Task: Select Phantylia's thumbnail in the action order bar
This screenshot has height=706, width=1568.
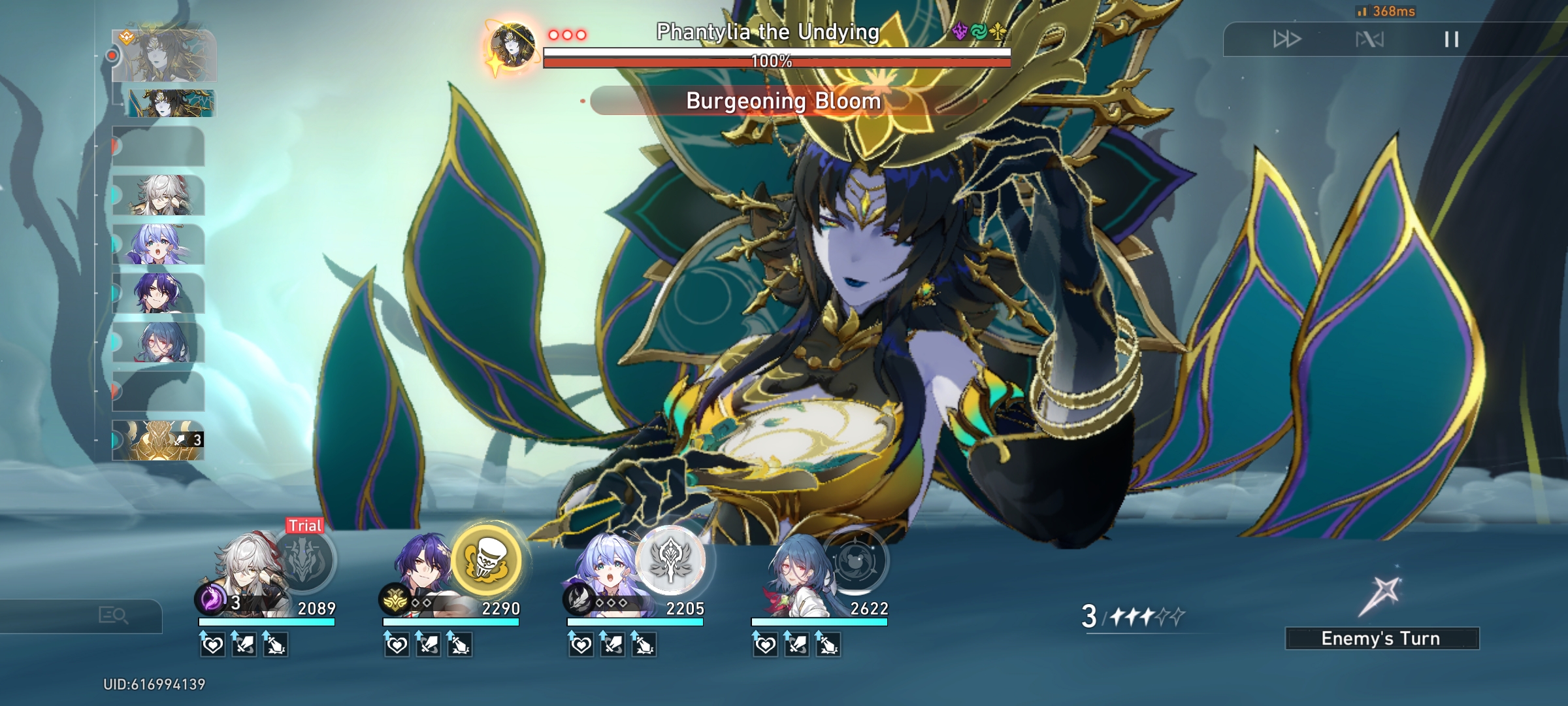Action: point(163,56)
